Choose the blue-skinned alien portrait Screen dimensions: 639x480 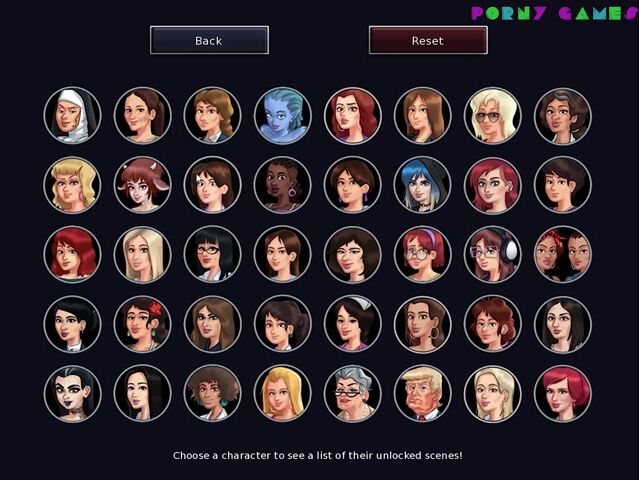282,115
